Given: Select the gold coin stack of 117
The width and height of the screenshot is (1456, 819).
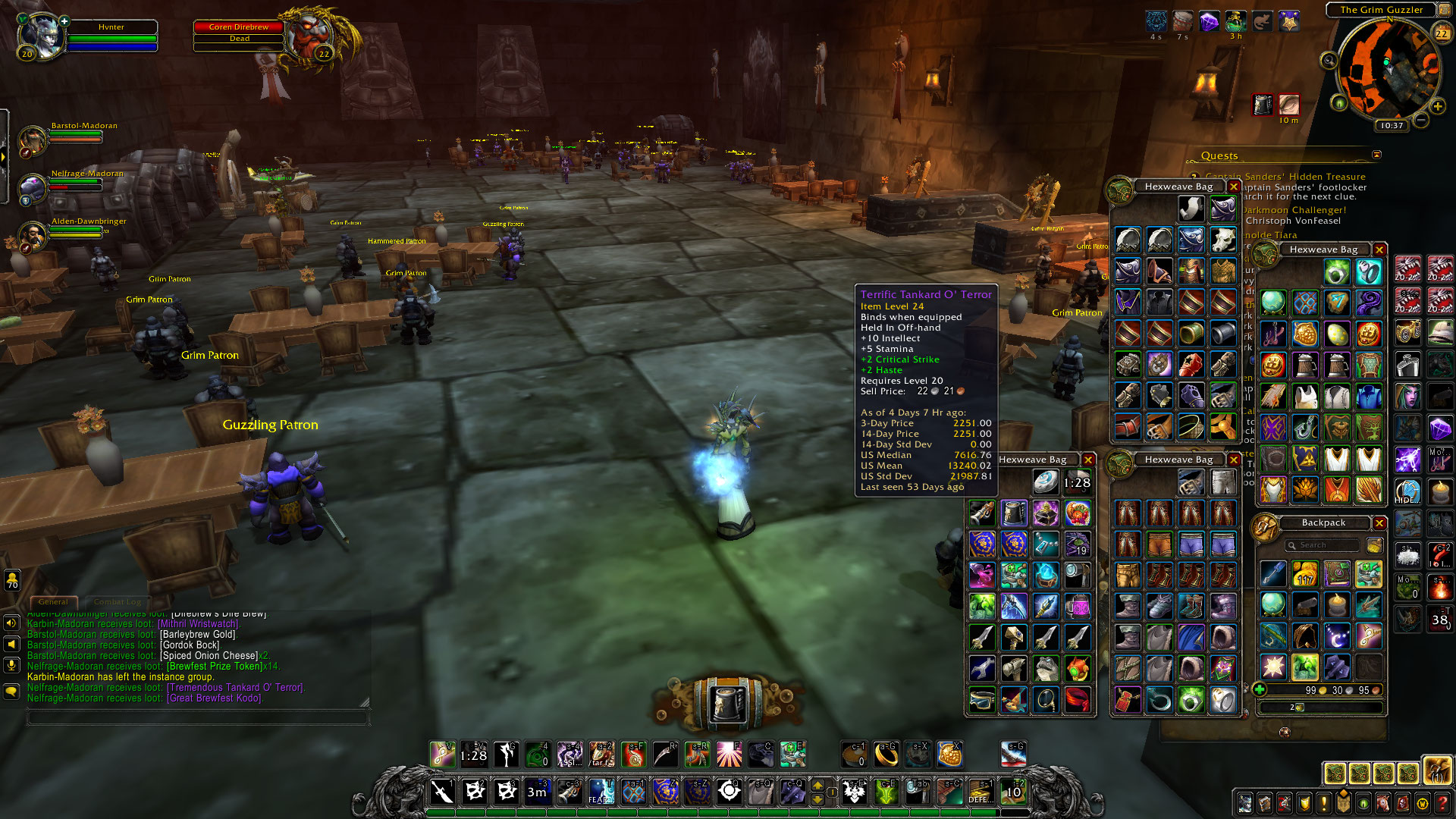Looking at the screenshot, I should (x=1305, y=575).
